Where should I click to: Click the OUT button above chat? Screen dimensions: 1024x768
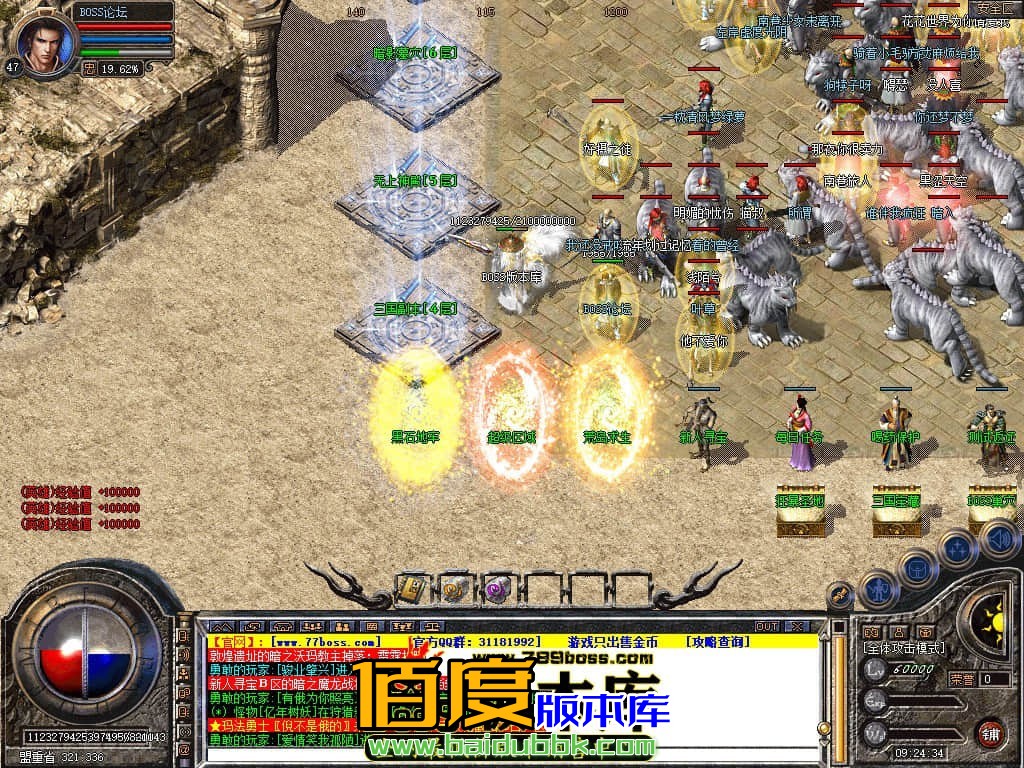point(767,626)
